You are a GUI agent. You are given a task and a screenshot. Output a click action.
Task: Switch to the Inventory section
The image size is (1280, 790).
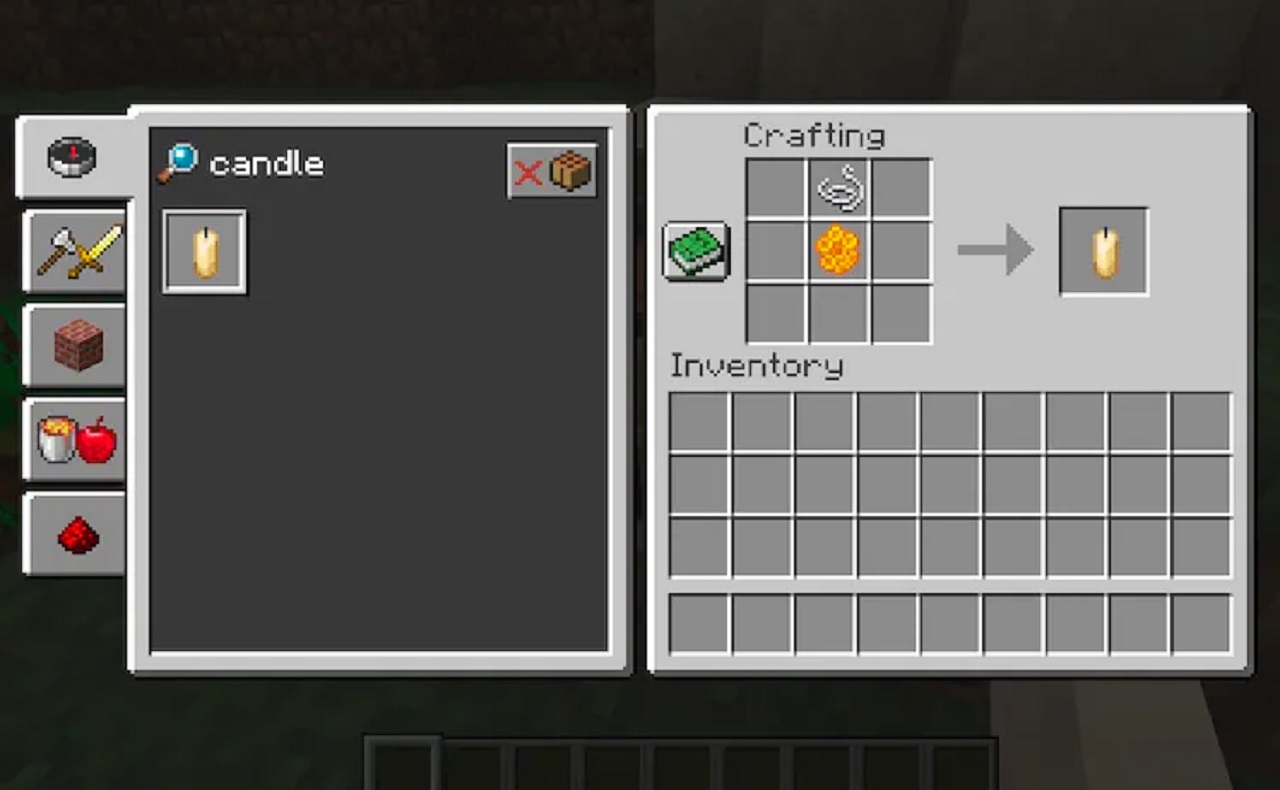pyautogui.click(x=757, y=367)
